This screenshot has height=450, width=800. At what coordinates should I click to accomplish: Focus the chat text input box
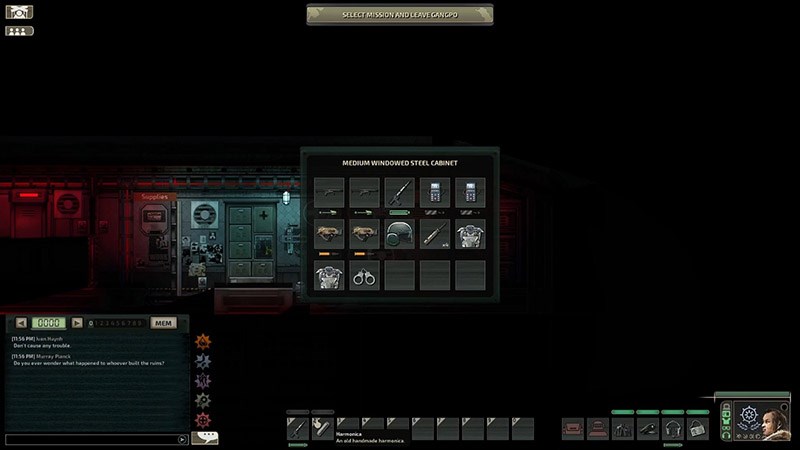coord(92,439)
